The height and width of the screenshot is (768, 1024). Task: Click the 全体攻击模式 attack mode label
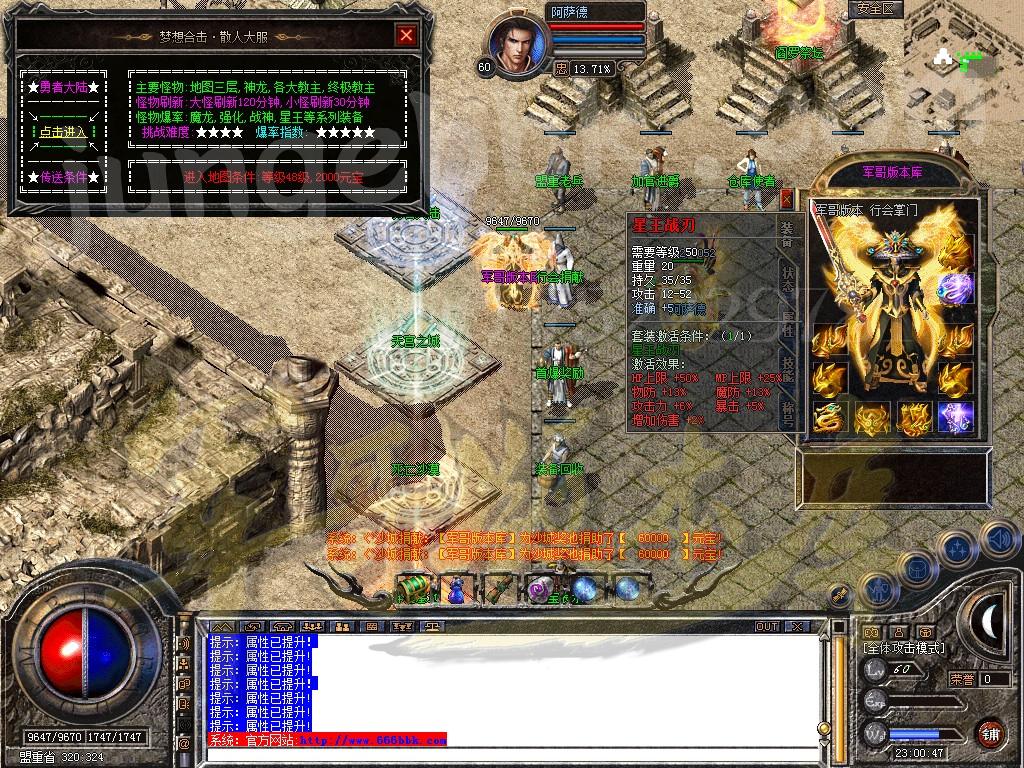[904, 648]
